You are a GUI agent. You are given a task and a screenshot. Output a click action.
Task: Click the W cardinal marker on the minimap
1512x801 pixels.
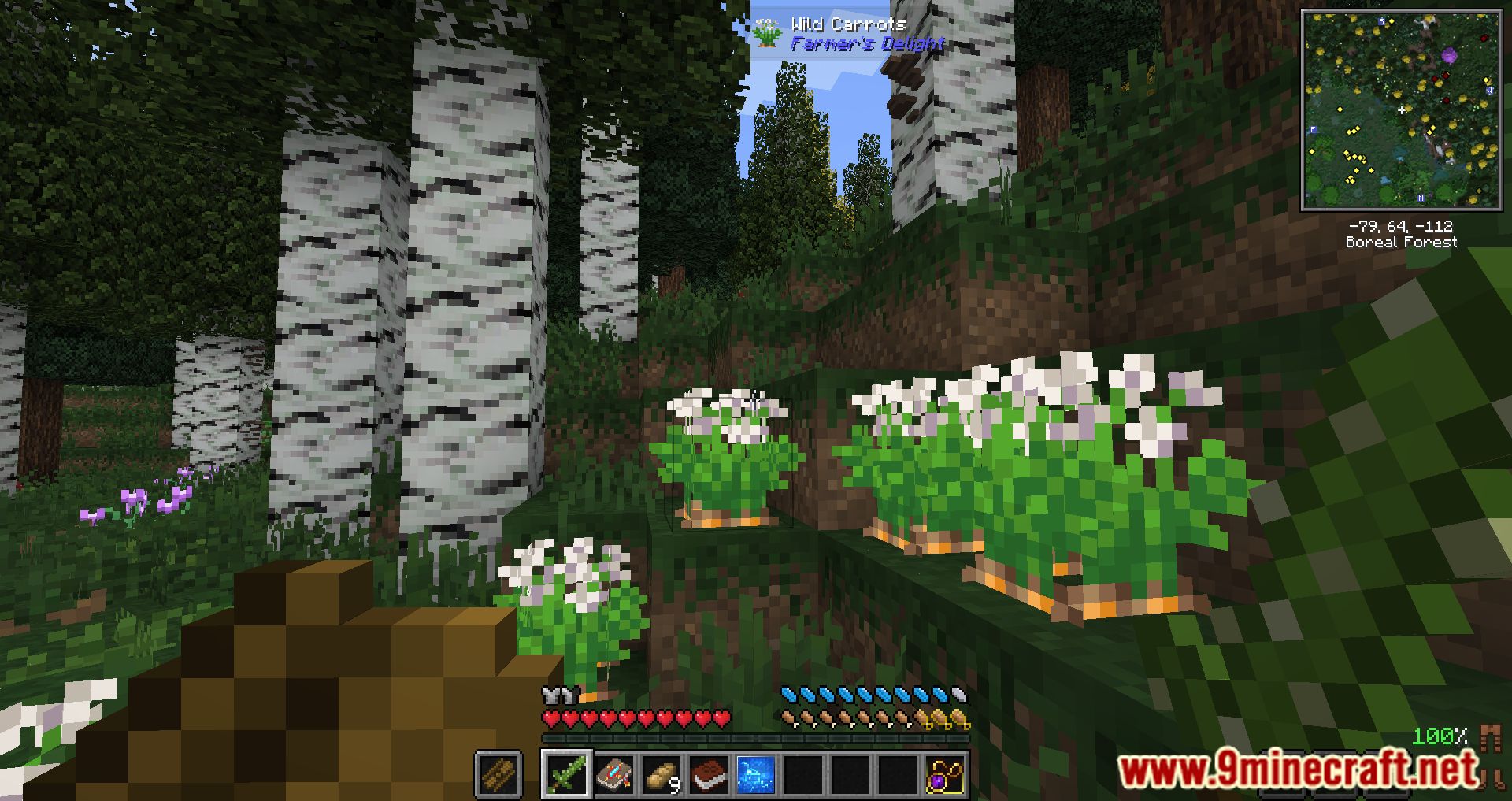point(1489,90)
